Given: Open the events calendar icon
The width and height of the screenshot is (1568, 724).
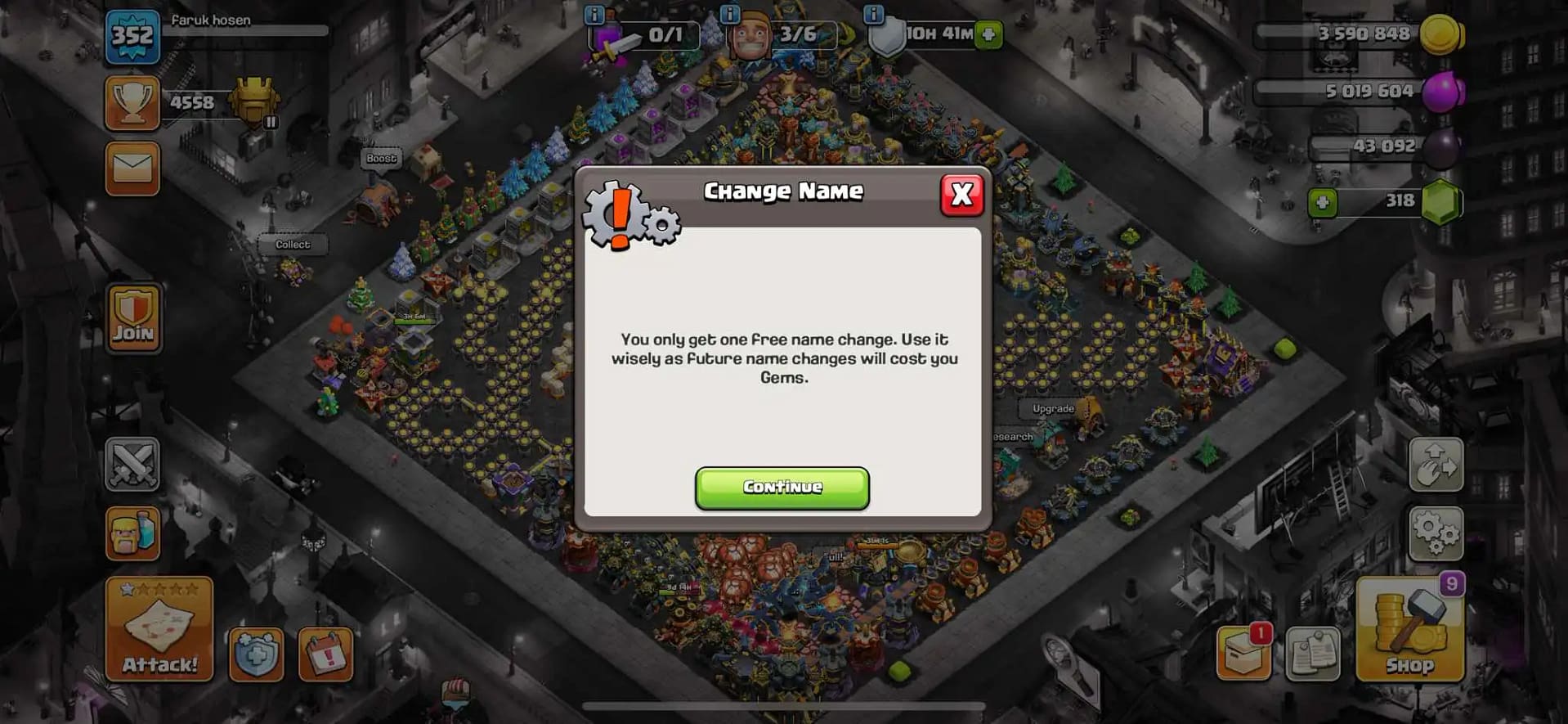Looking at the screenshot, I should 325,654.
